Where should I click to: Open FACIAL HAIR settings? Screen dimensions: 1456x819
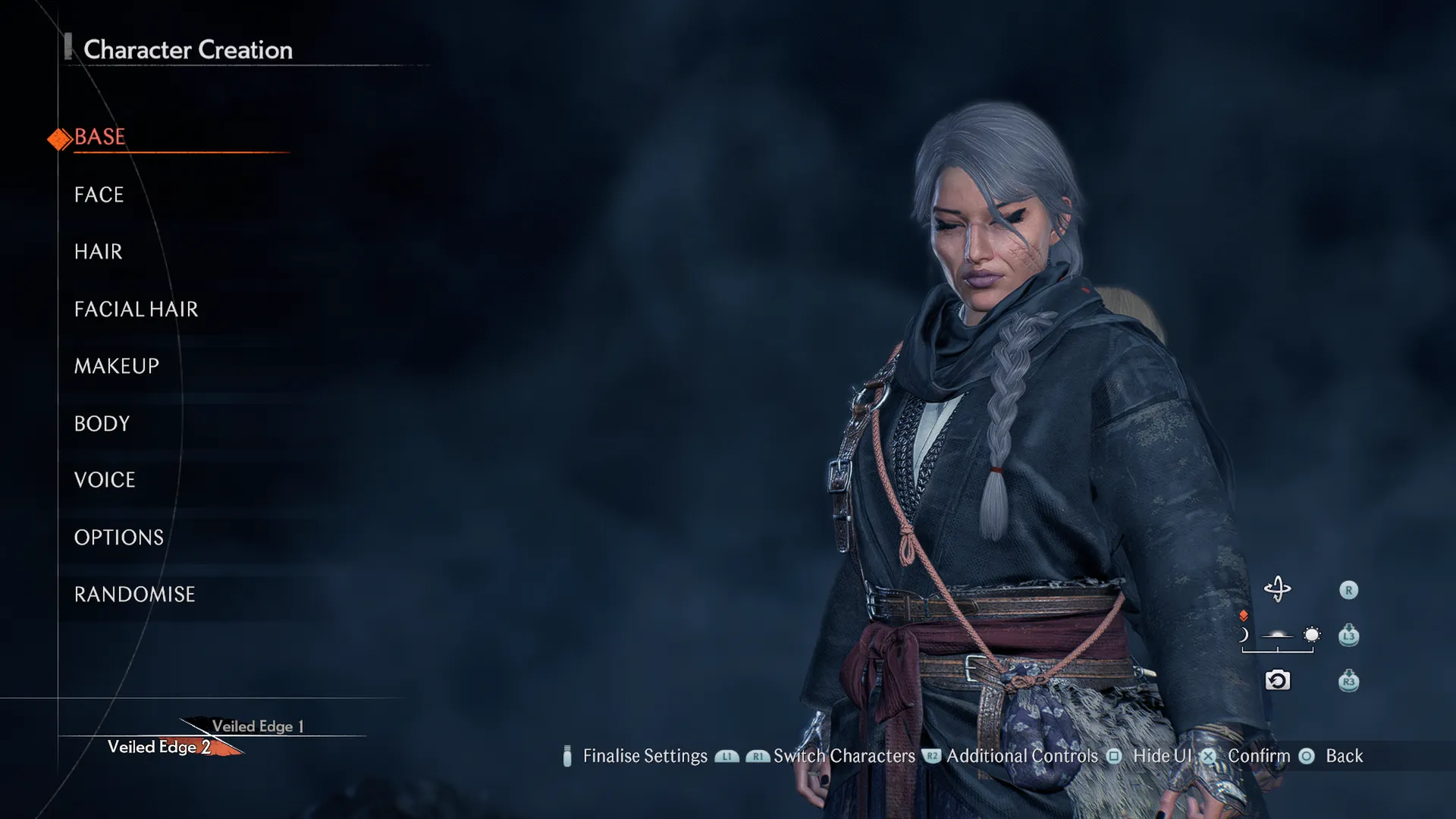[x=136, y=309]
